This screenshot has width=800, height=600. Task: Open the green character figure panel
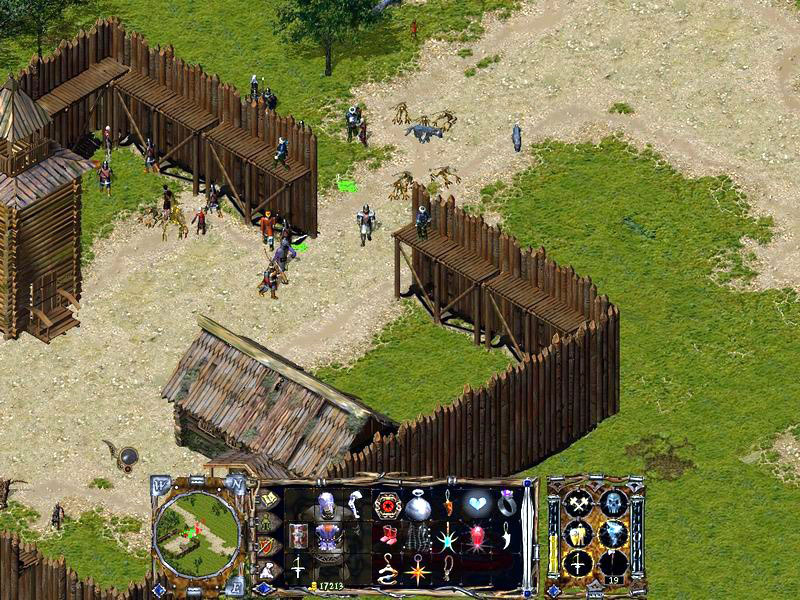[x=268, y=523]
